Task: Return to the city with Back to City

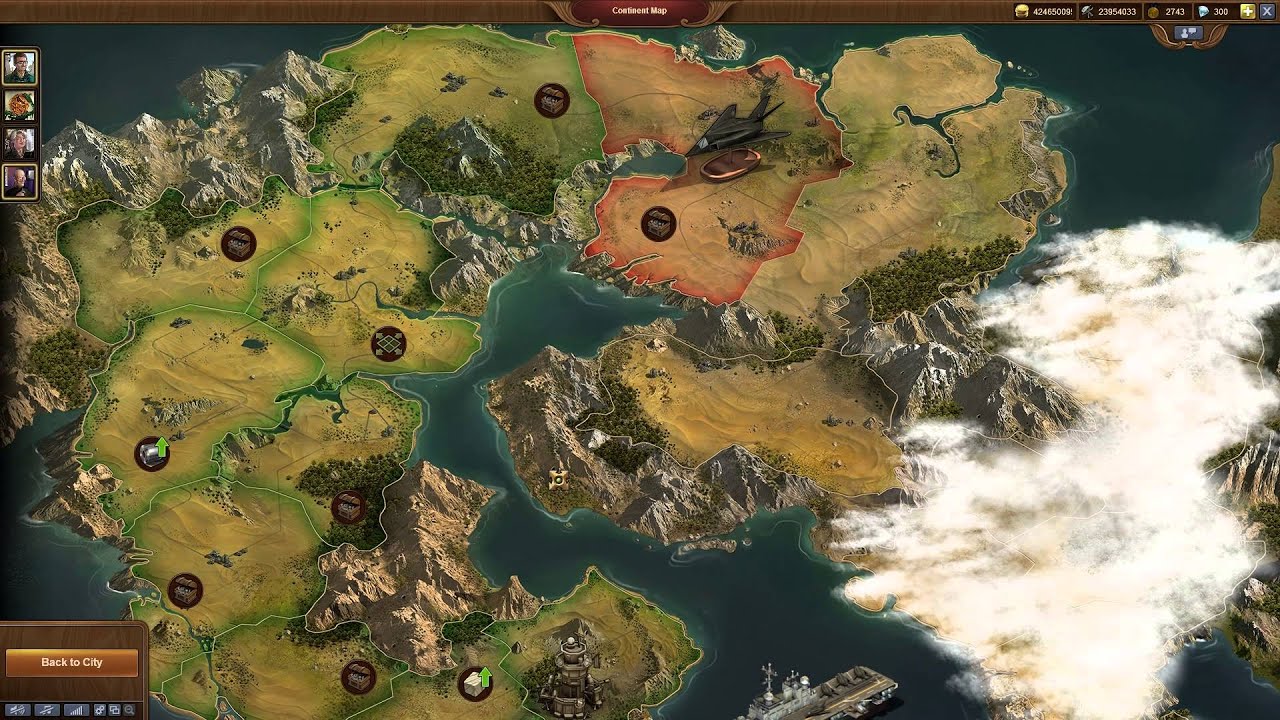Action: (71, 662)
